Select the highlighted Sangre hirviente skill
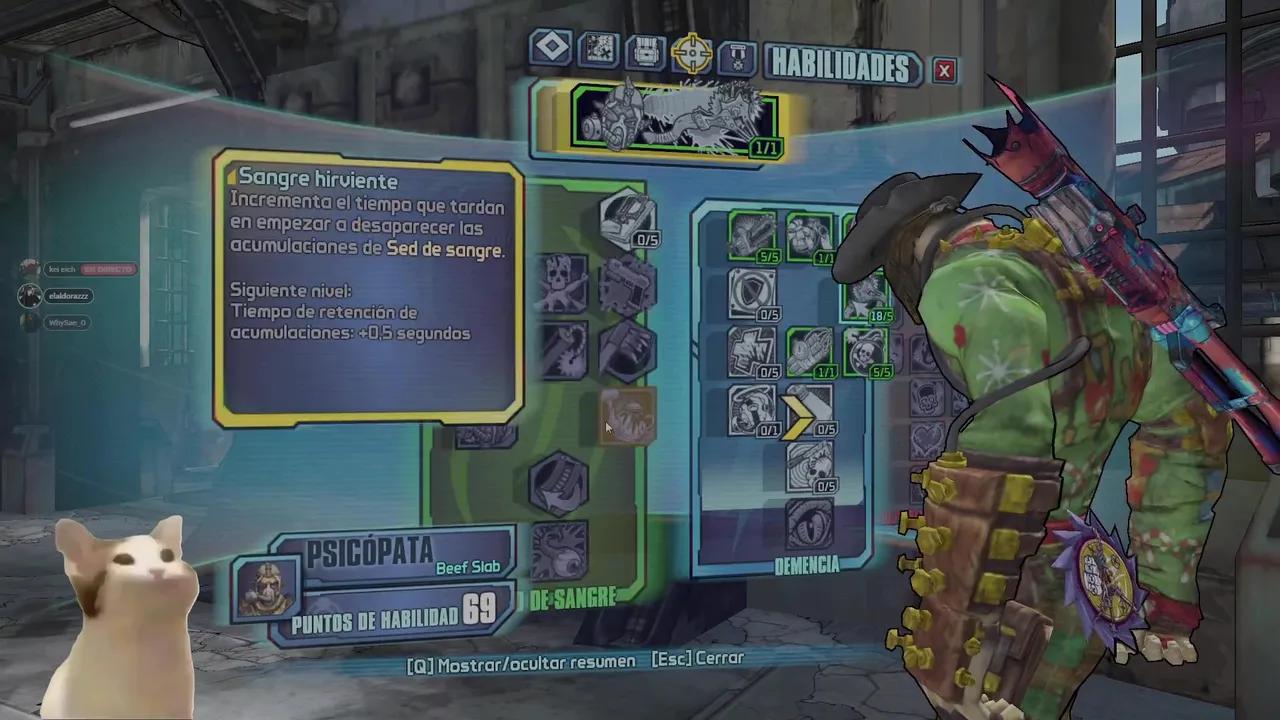 [x=627, y=416]
